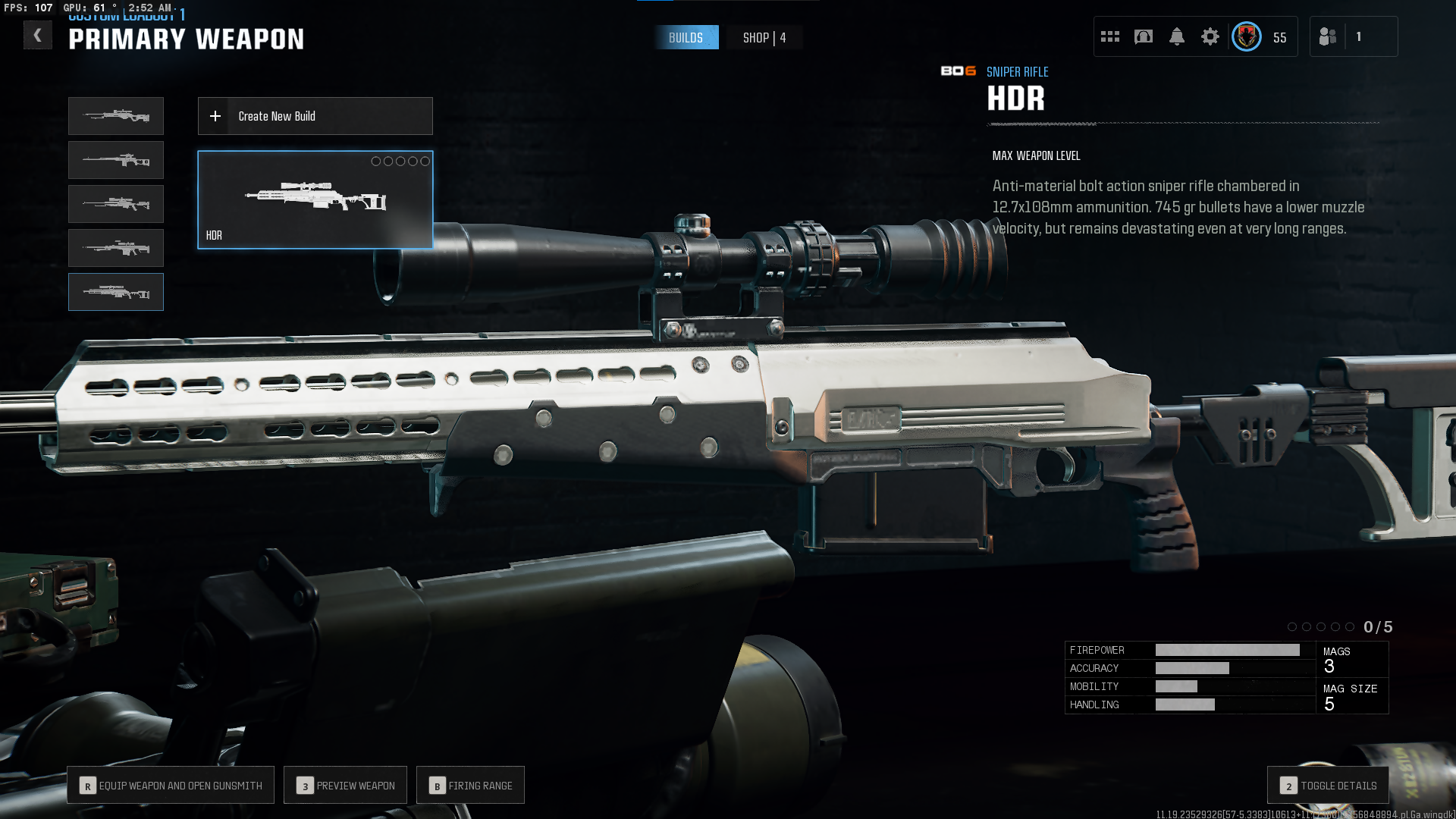Image resolution: width=1456 pixels, height=819 pixels.
Task: Open the Shop tab
Action: pyautogui.click(x=764, y=38)
